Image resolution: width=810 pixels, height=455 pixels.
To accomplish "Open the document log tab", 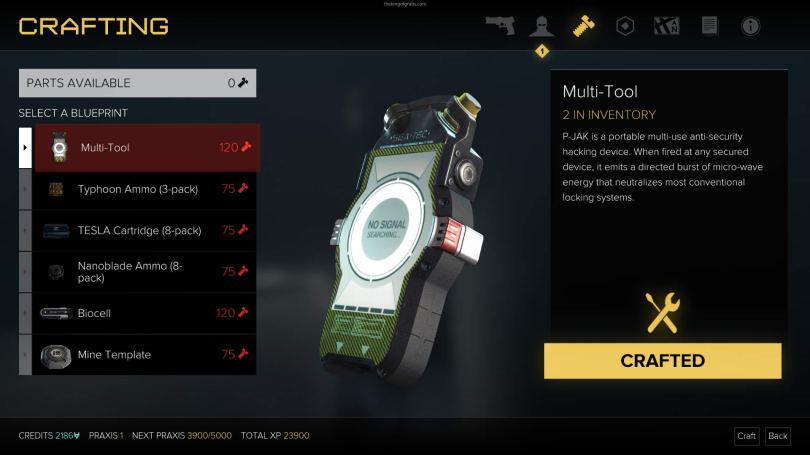I will click(709, 26).
